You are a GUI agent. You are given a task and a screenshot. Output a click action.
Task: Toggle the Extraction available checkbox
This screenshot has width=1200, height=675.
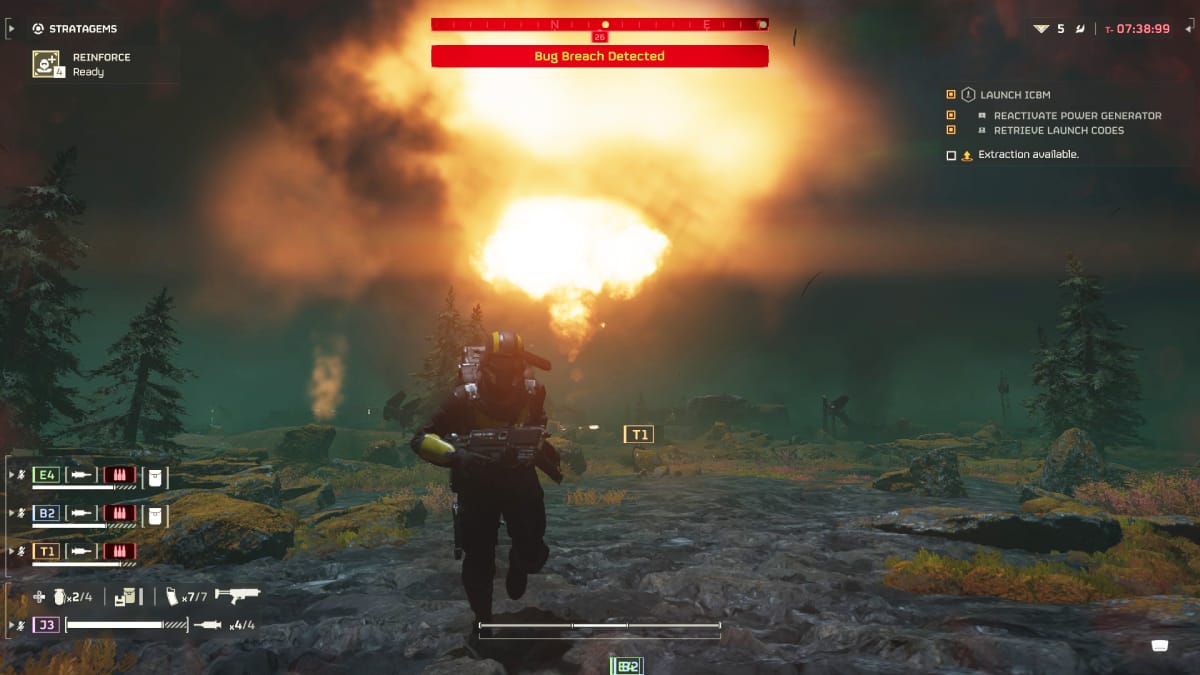951,155
